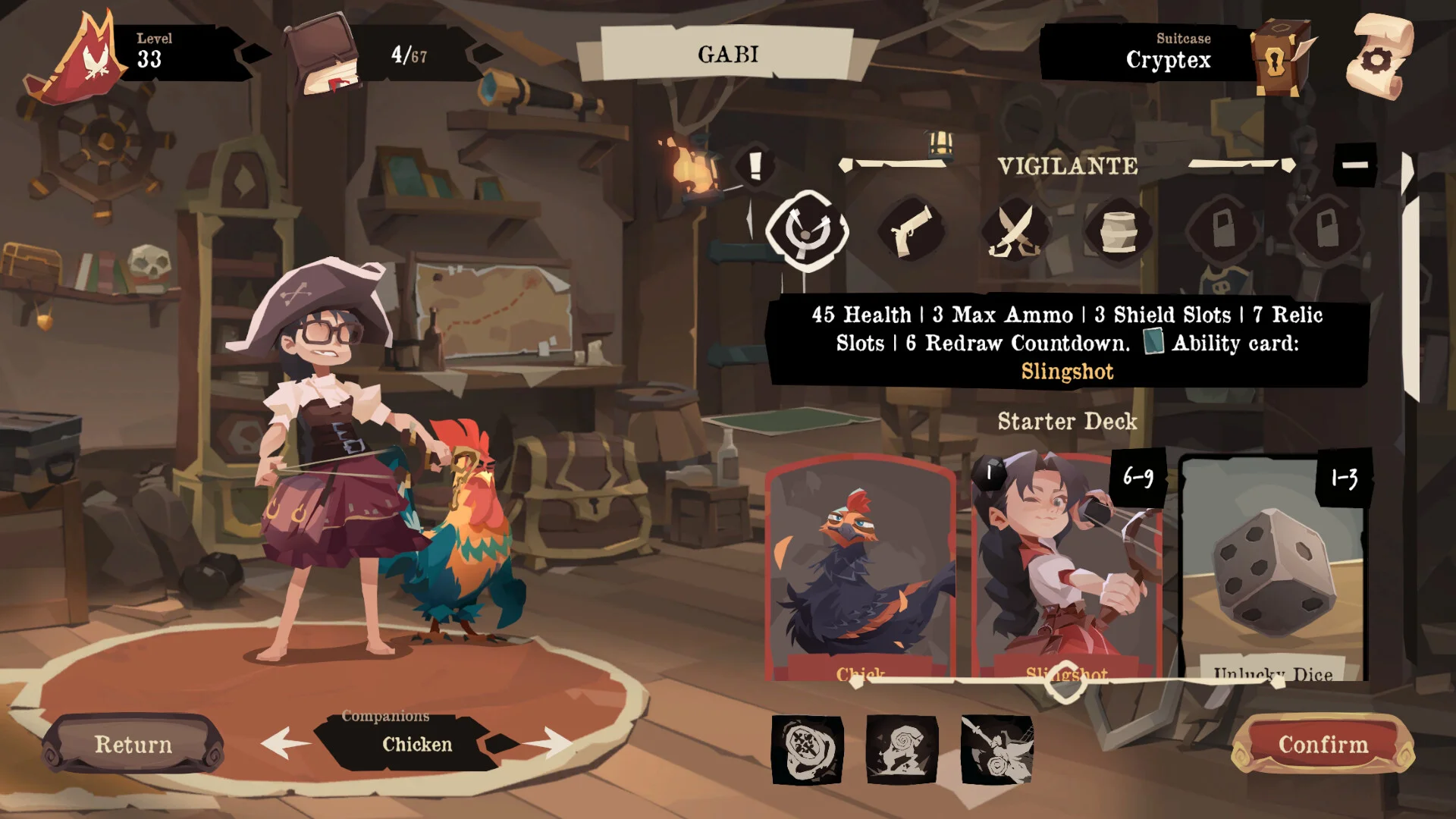Switch to the next companion
The height and width of the screenshot is (819, 1456).
click(549, 742)
